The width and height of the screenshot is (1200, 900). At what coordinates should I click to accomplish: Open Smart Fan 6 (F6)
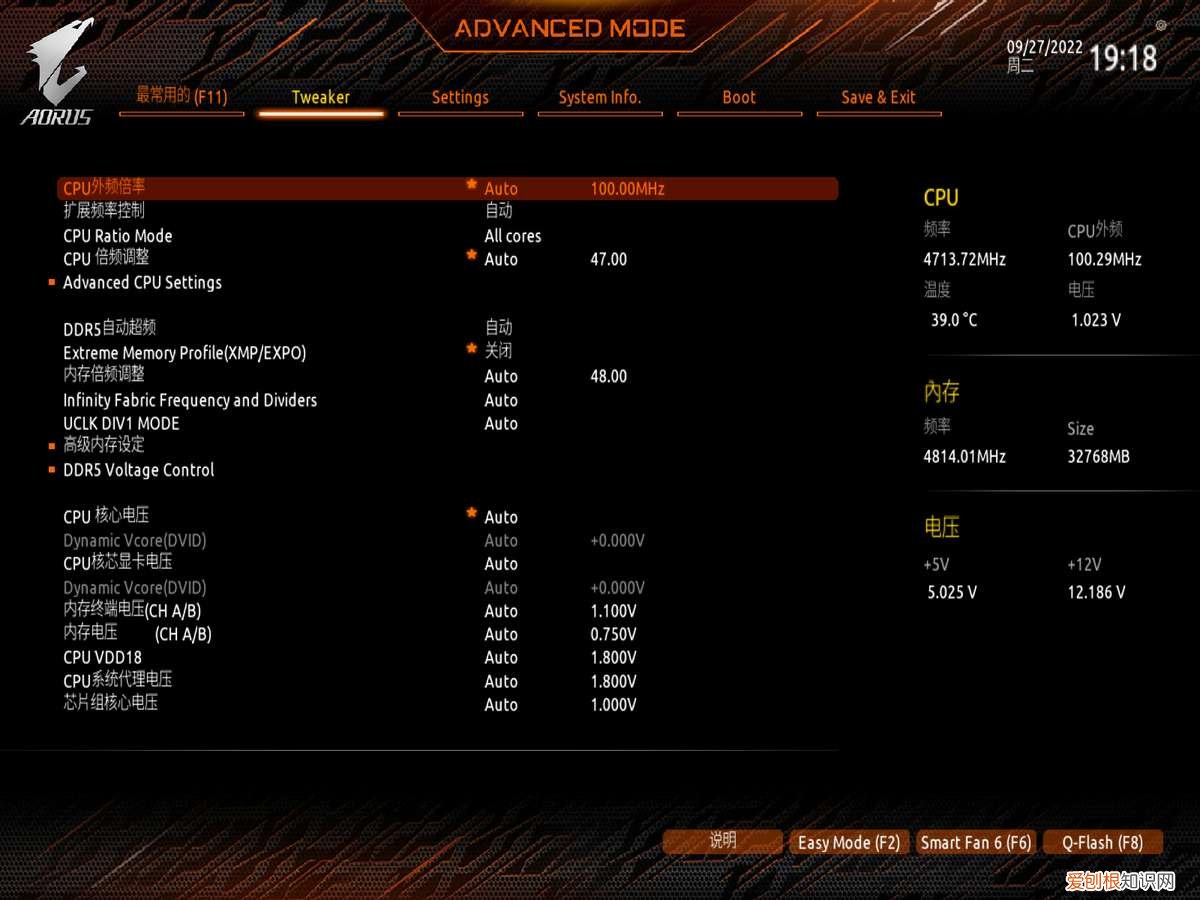(976, 843)
